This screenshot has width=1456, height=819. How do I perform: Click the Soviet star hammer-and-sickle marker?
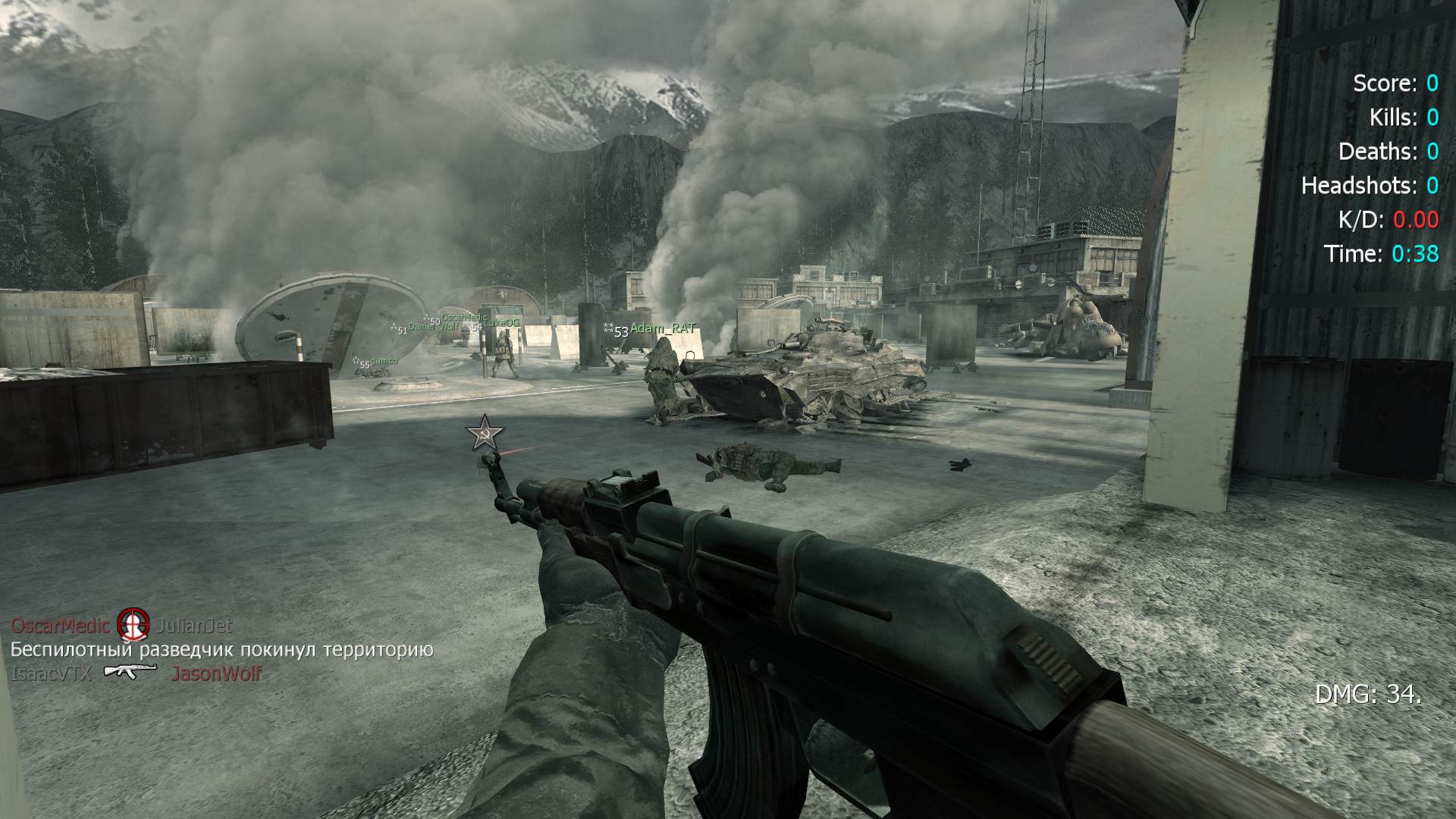point(485,434)
